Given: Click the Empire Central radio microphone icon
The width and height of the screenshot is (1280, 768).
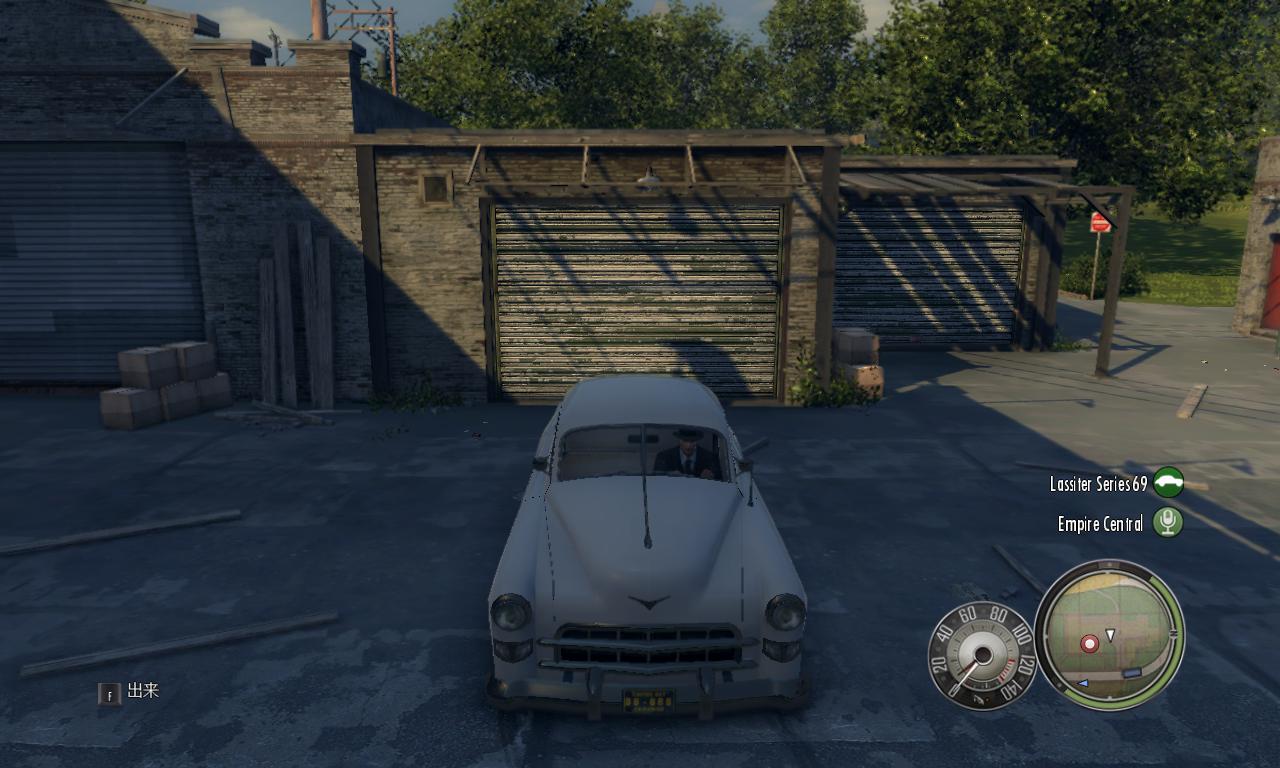Looking at the screenshot, I should click(1167, 522).
